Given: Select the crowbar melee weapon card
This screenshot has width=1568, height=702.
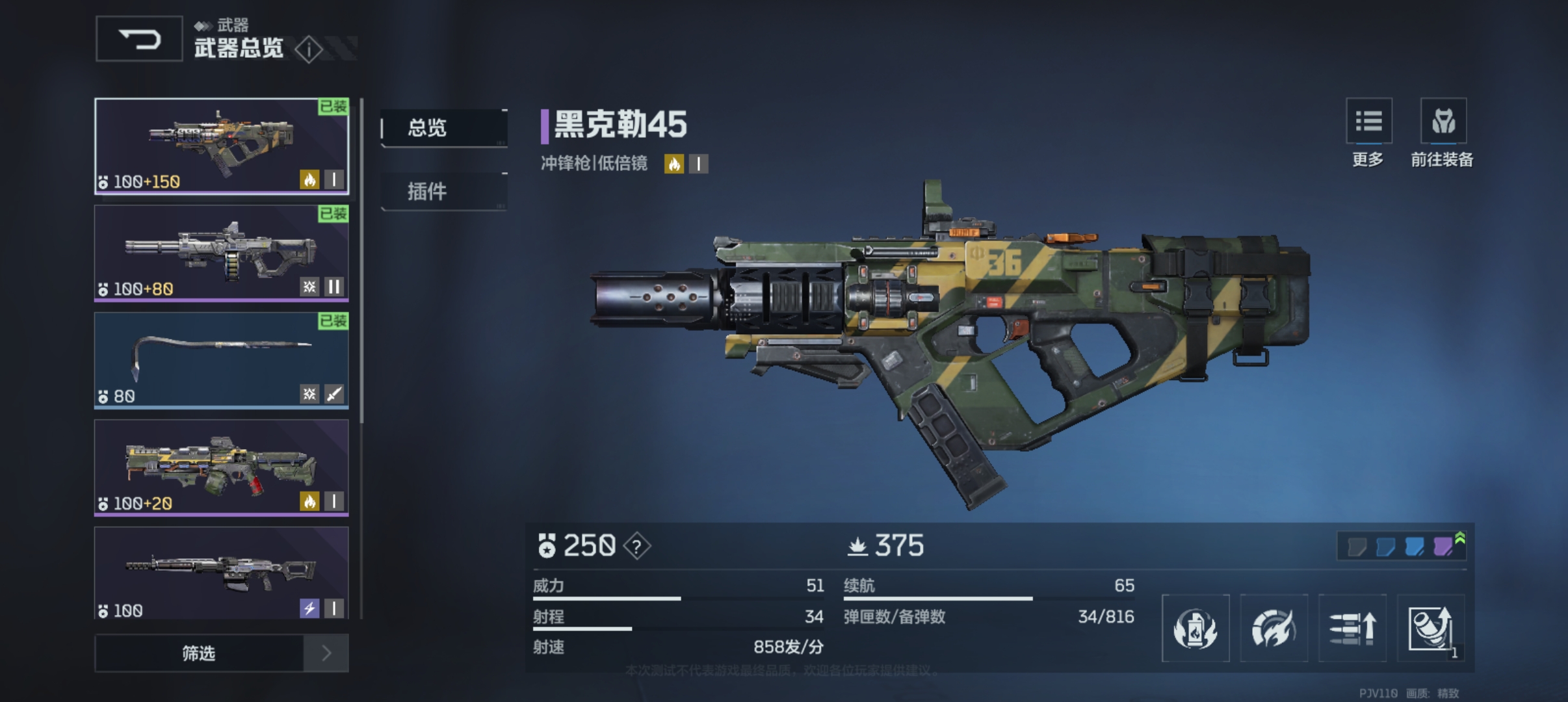Looking at the screenshot, I should tap(222, 360).
